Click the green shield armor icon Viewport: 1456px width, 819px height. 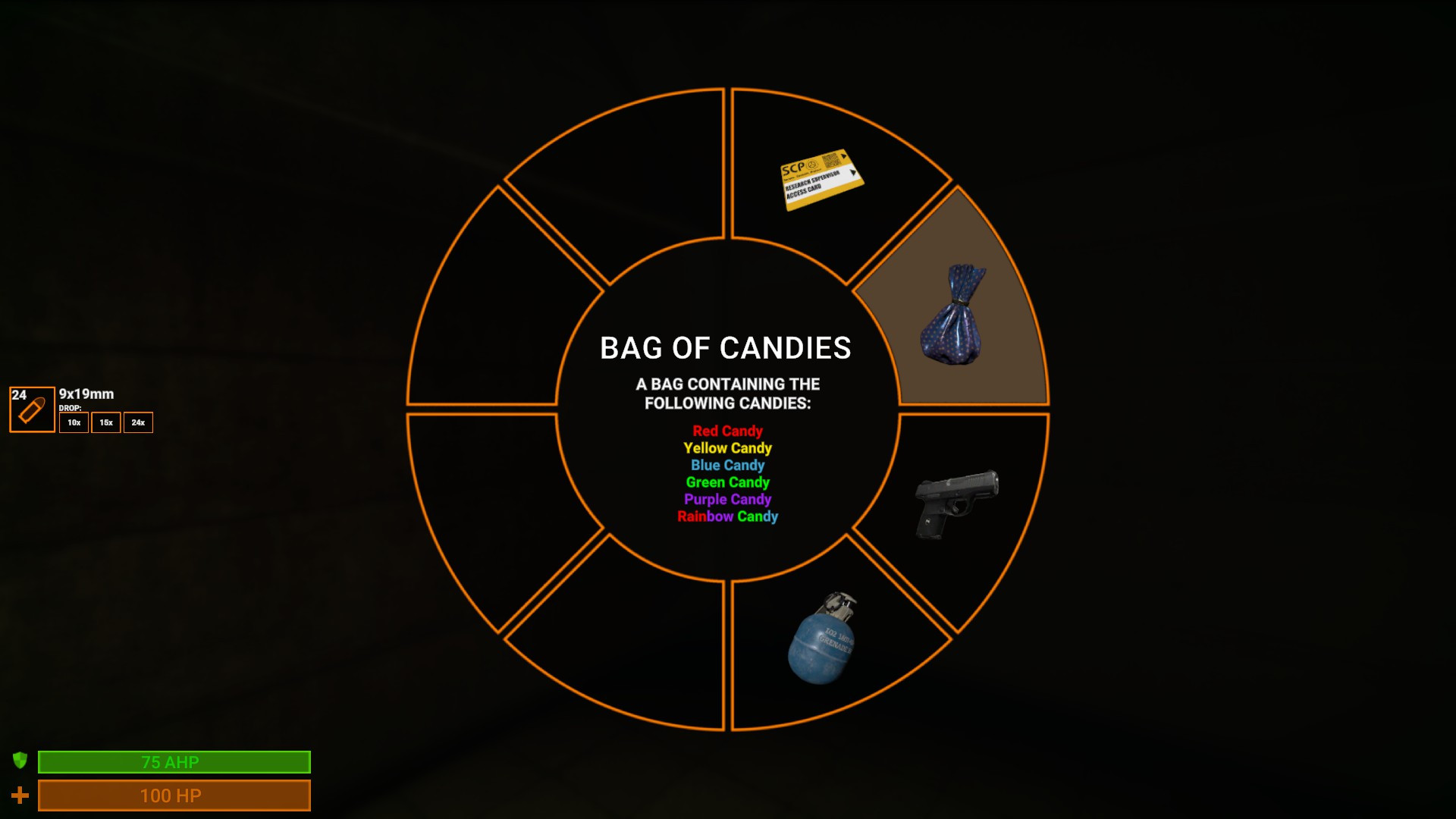(x=20, y=762)
